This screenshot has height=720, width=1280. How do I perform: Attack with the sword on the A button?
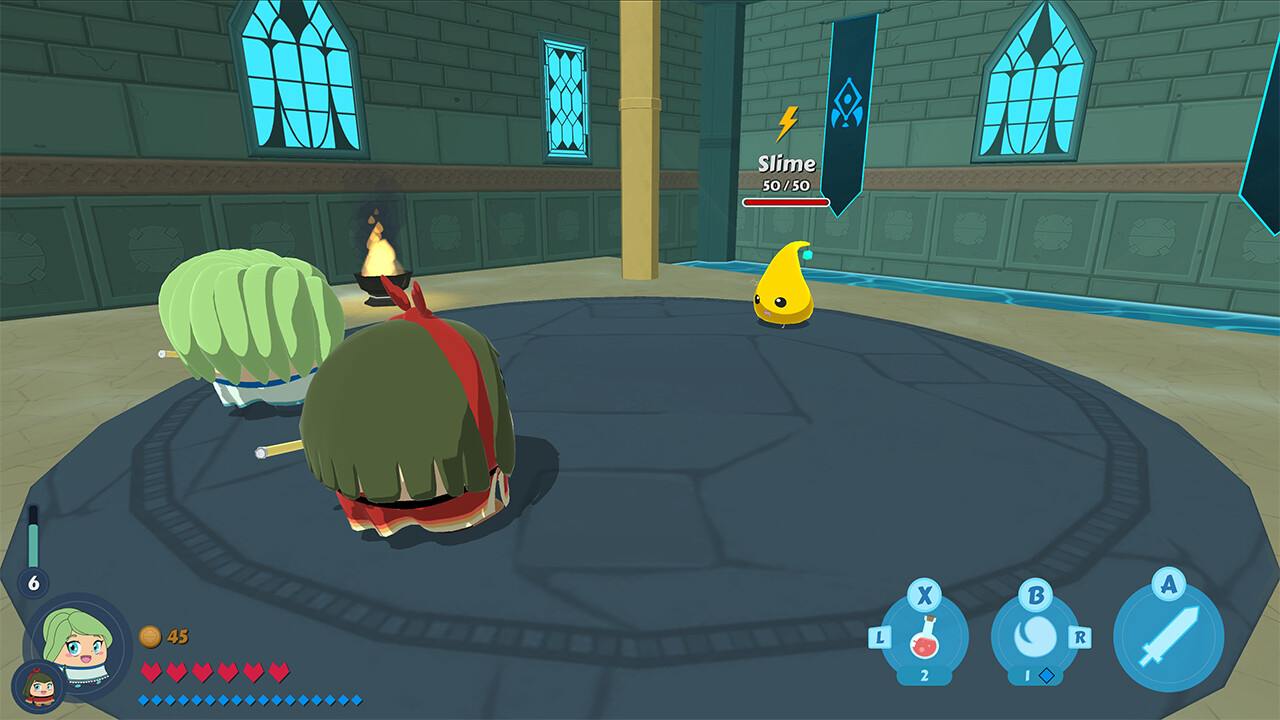point(1168,636)
